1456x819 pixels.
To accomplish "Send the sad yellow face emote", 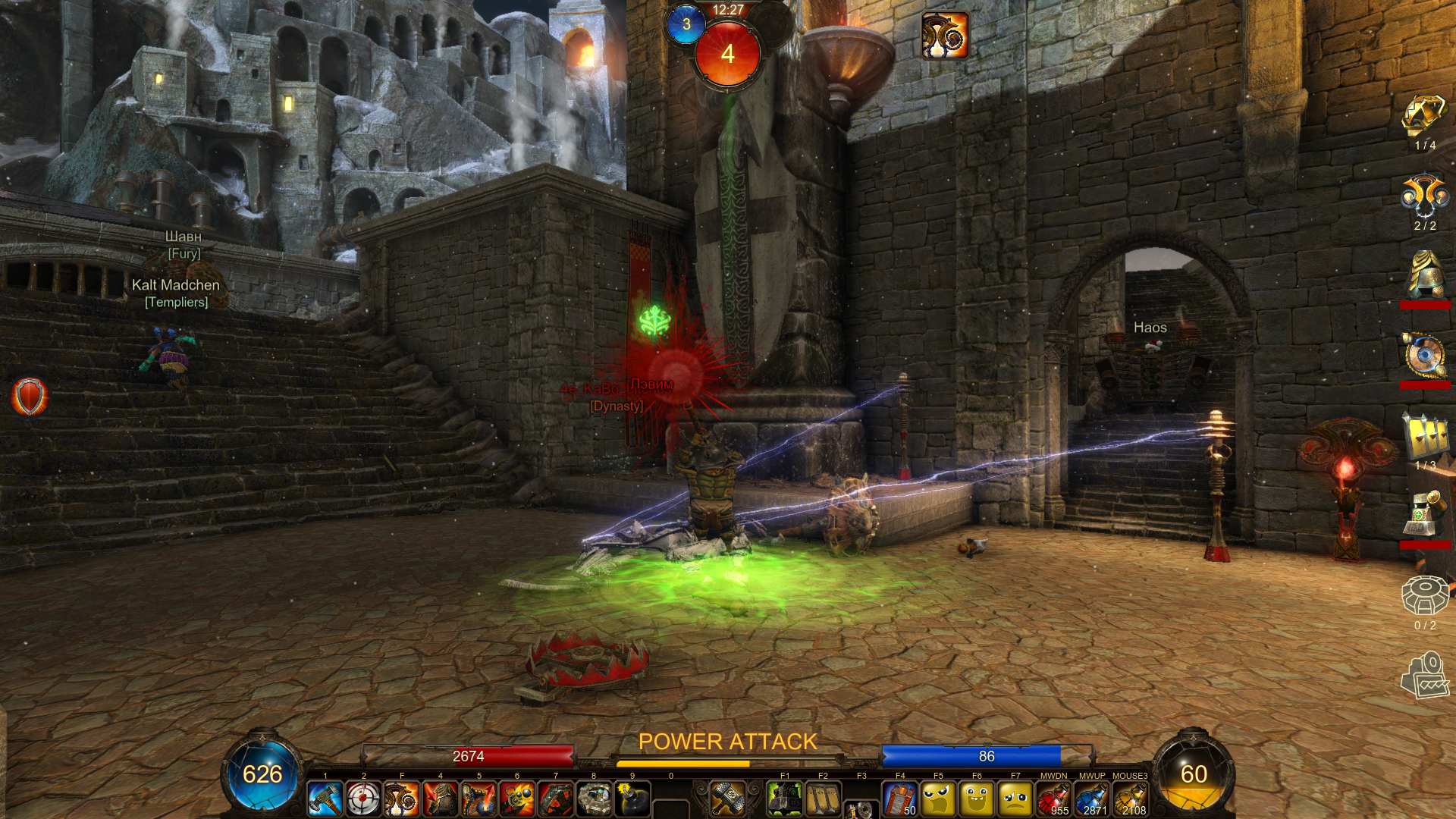I will (x=1015, y=799).
